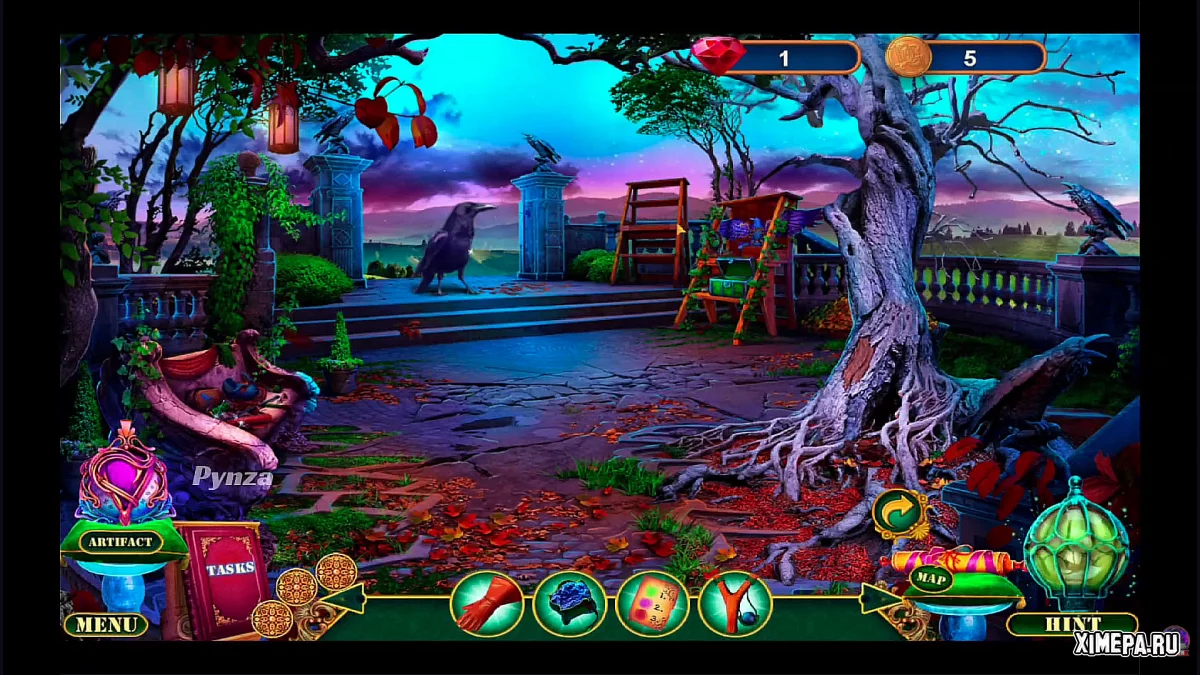Open the Menu button
The image size is (1200, 675).
tap(106, 625)
